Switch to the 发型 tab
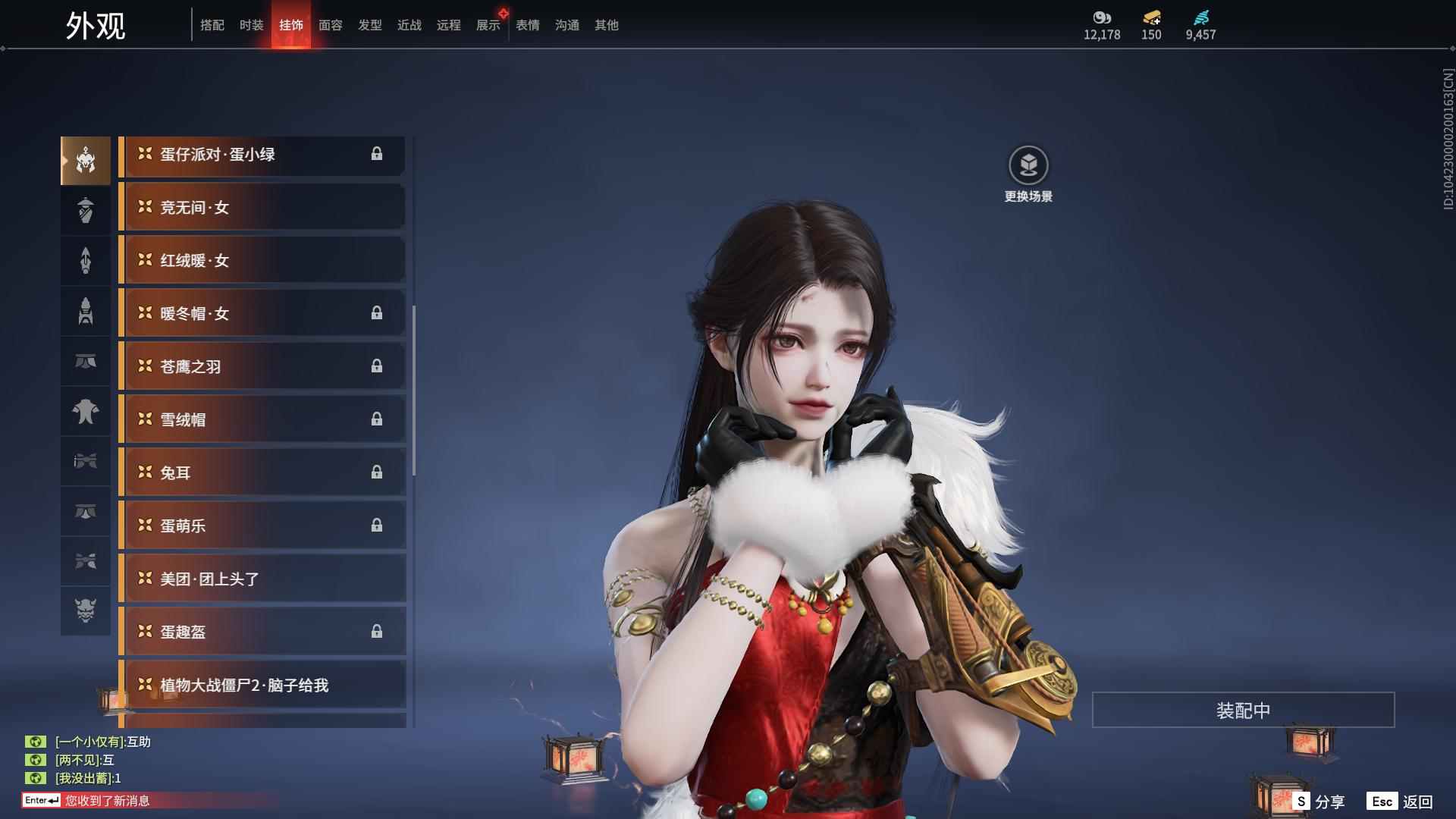Image resolution: width=1456 pixels, height=819 pixels. pyautogui.click(x=369, y=25)
